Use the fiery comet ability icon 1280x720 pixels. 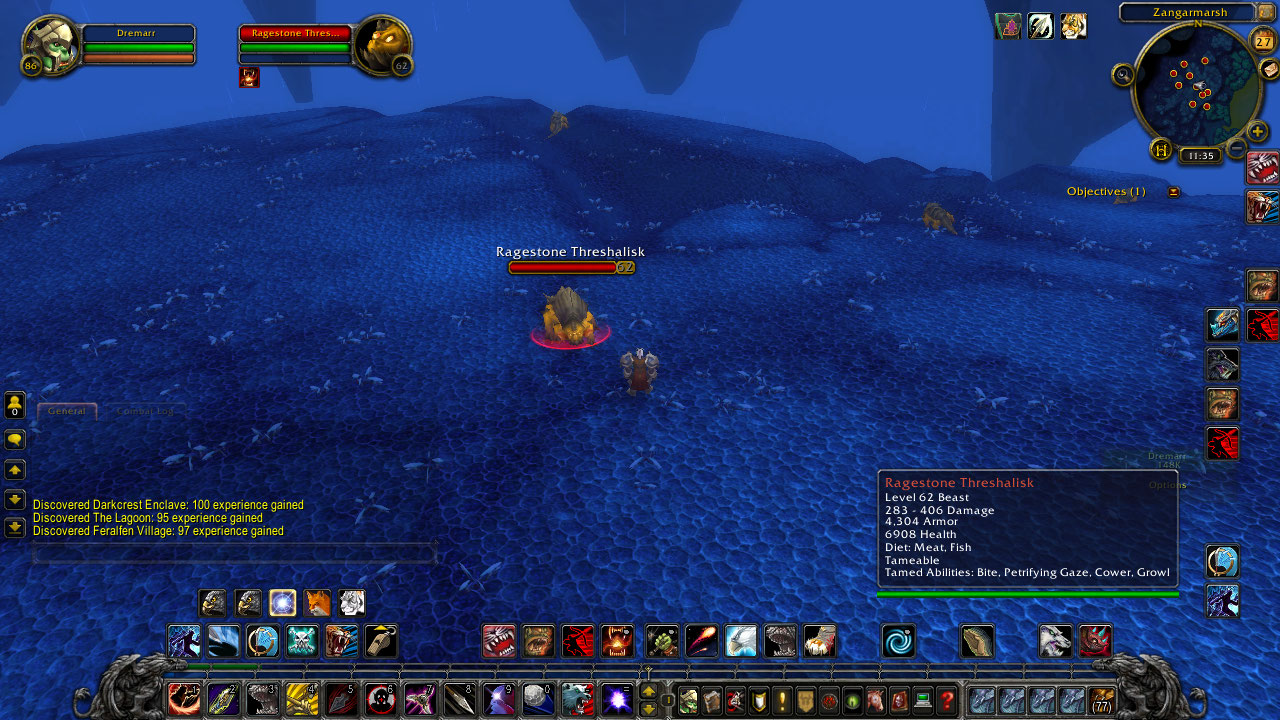[x=701, y=640]
